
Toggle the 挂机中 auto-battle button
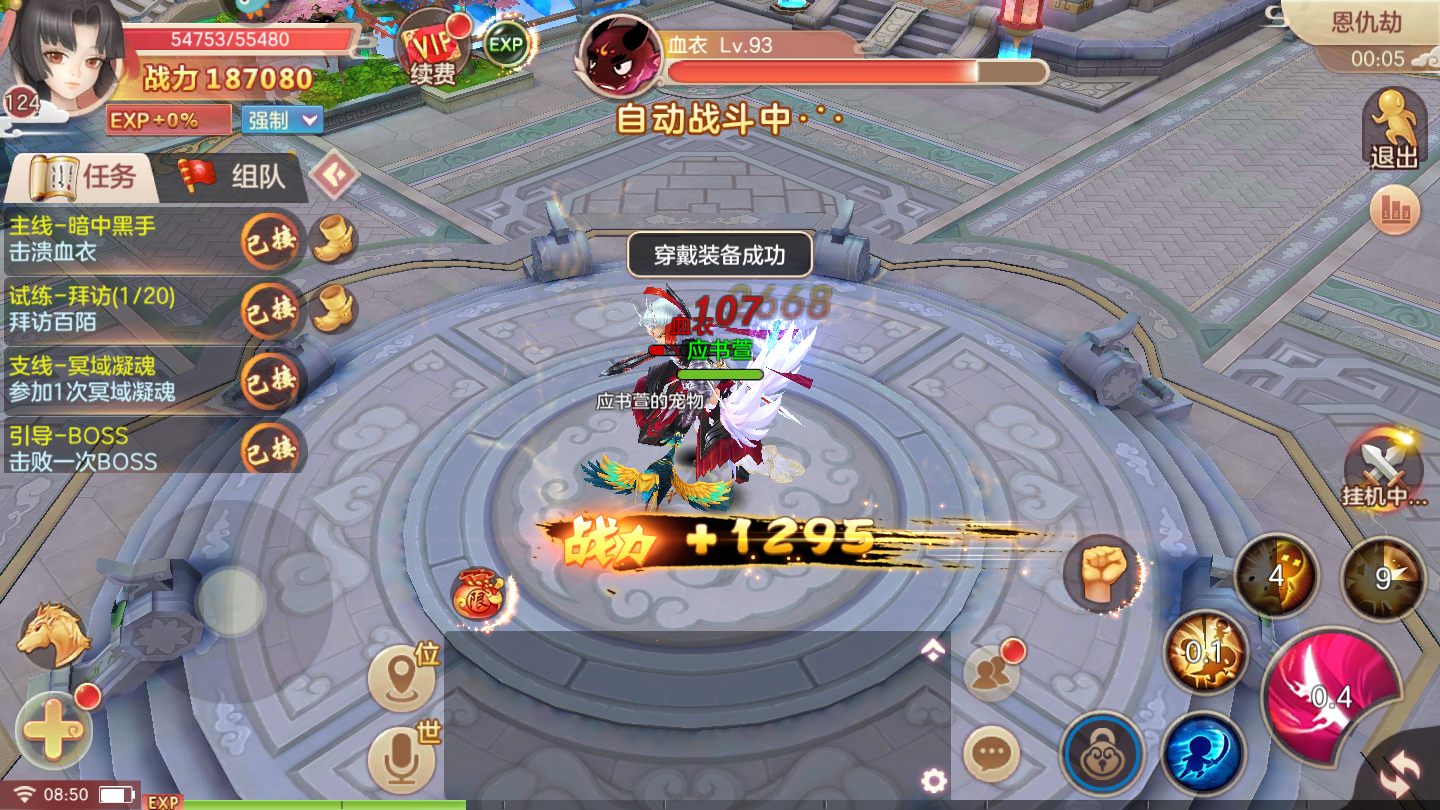point(1384,472)
